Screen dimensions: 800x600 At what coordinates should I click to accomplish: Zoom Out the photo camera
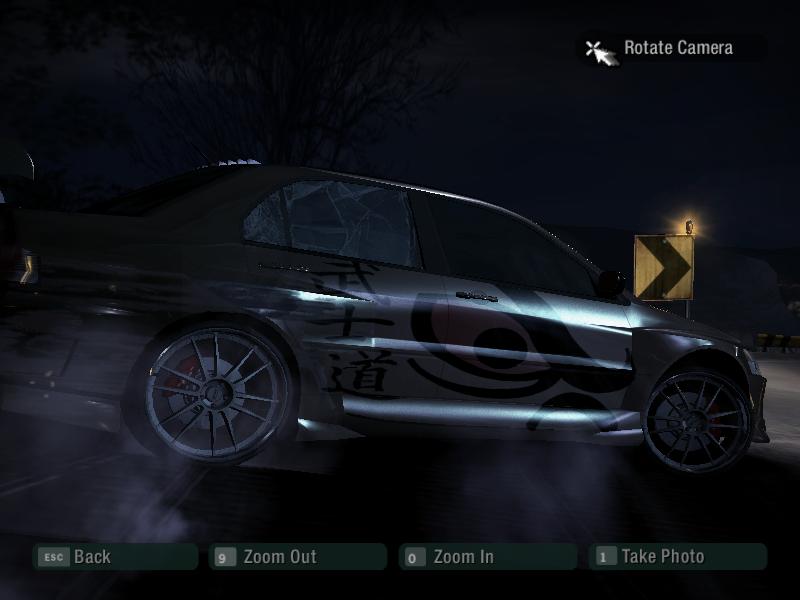click(x=296, y=557)
